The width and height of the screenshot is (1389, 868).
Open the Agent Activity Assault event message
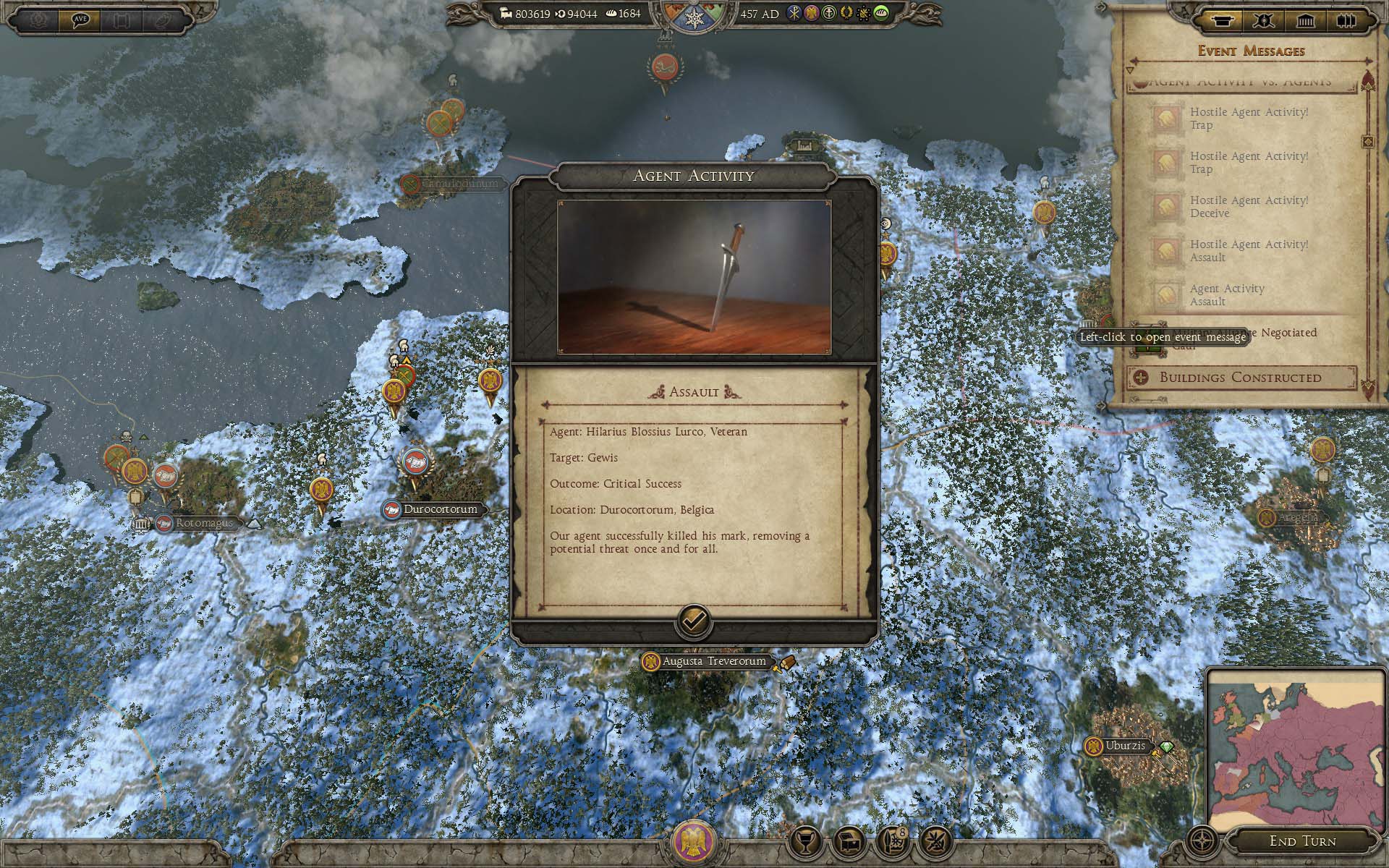pyautogui.click(x=1227, y=294)
